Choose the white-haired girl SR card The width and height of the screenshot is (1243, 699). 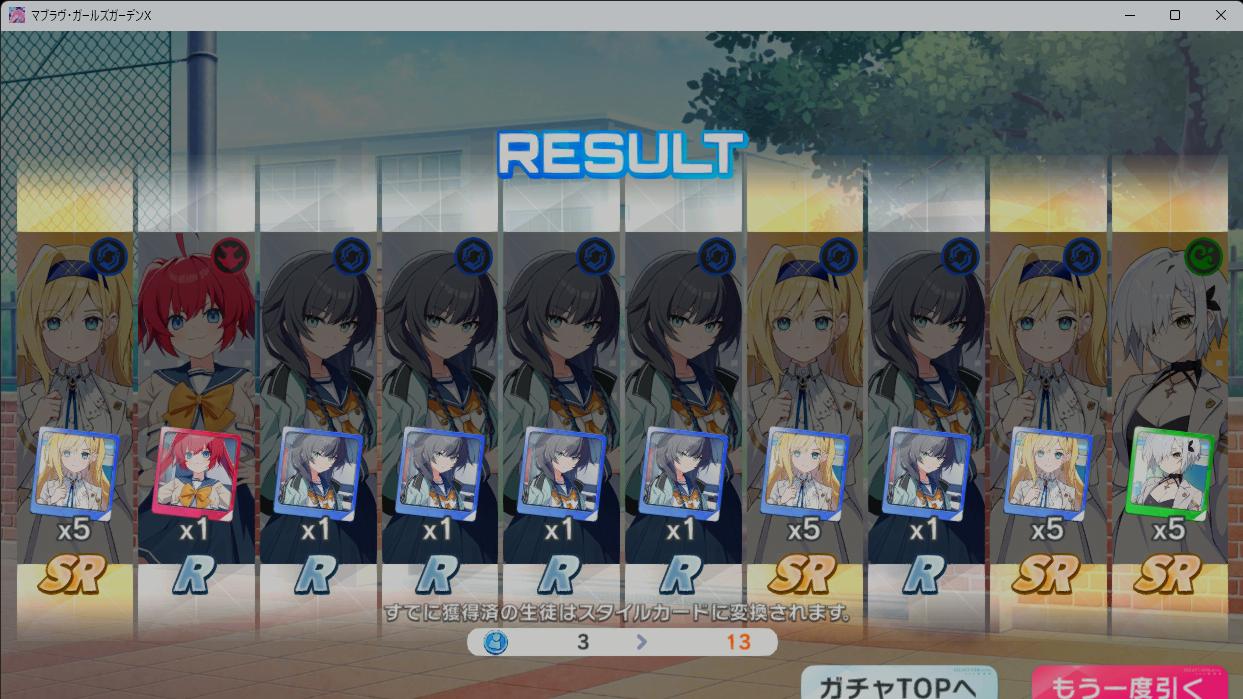coord(1169,400)
